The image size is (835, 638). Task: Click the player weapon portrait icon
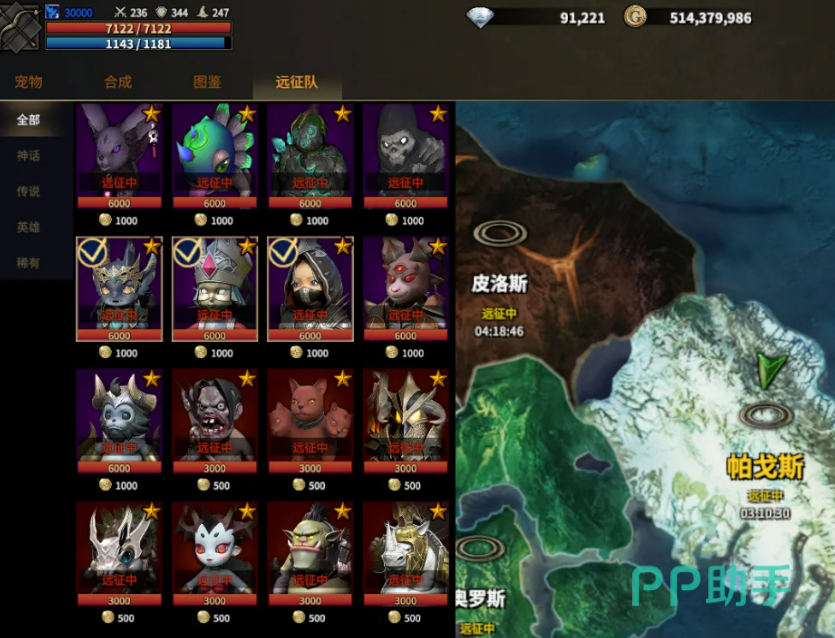click(20, 27)
